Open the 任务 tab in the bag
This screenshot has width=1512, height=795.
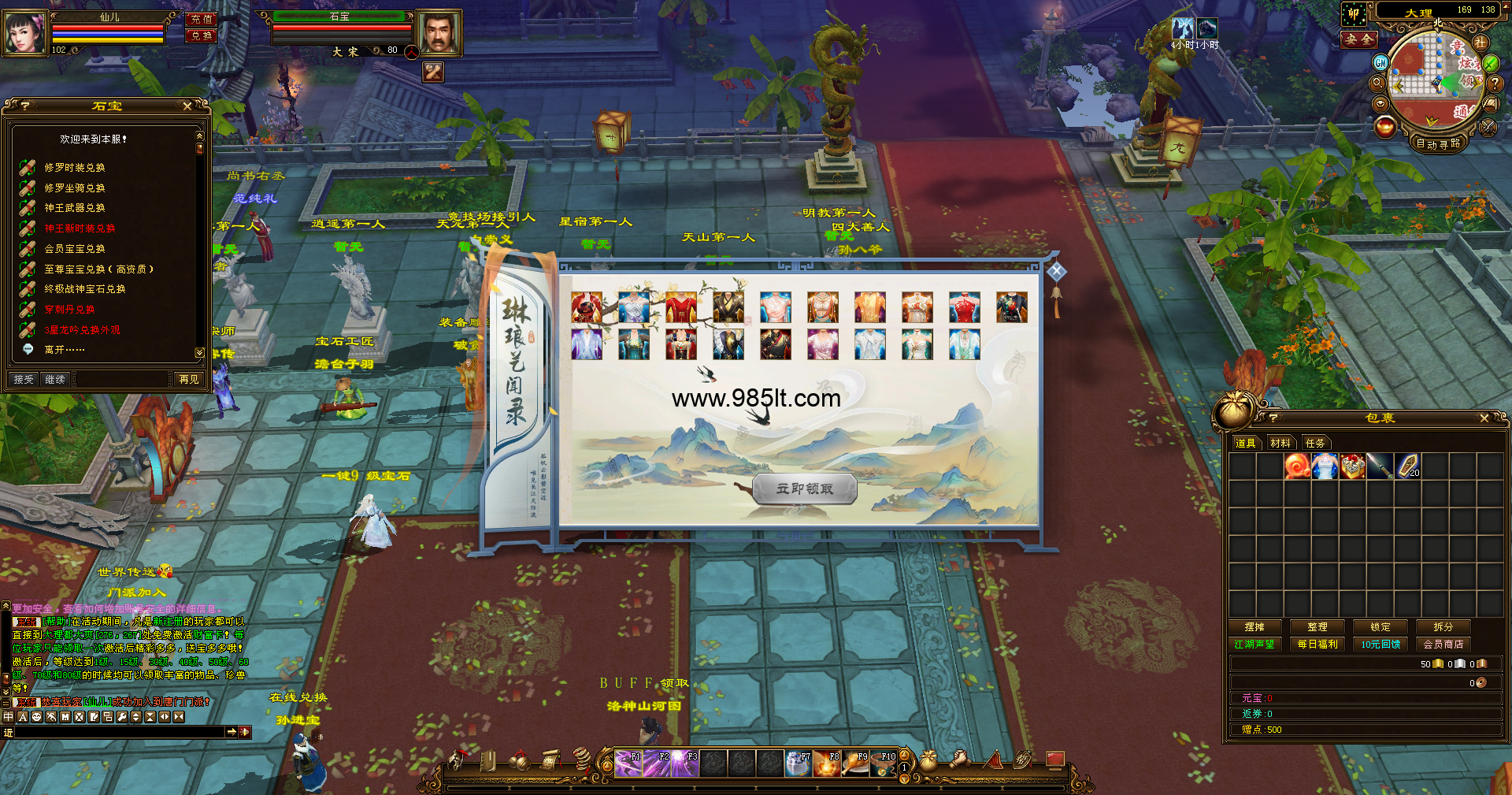[1315, 444]
